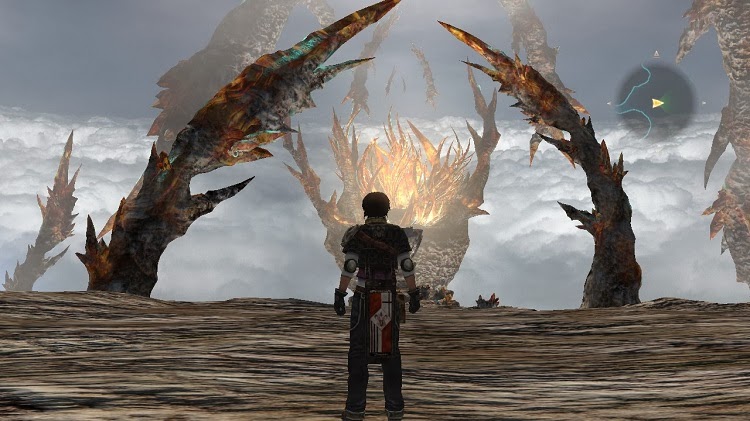Image resolution: width=750 pixels, height=421 pixels.
Task: Open the circular minimap
Action: coord(655,101)
